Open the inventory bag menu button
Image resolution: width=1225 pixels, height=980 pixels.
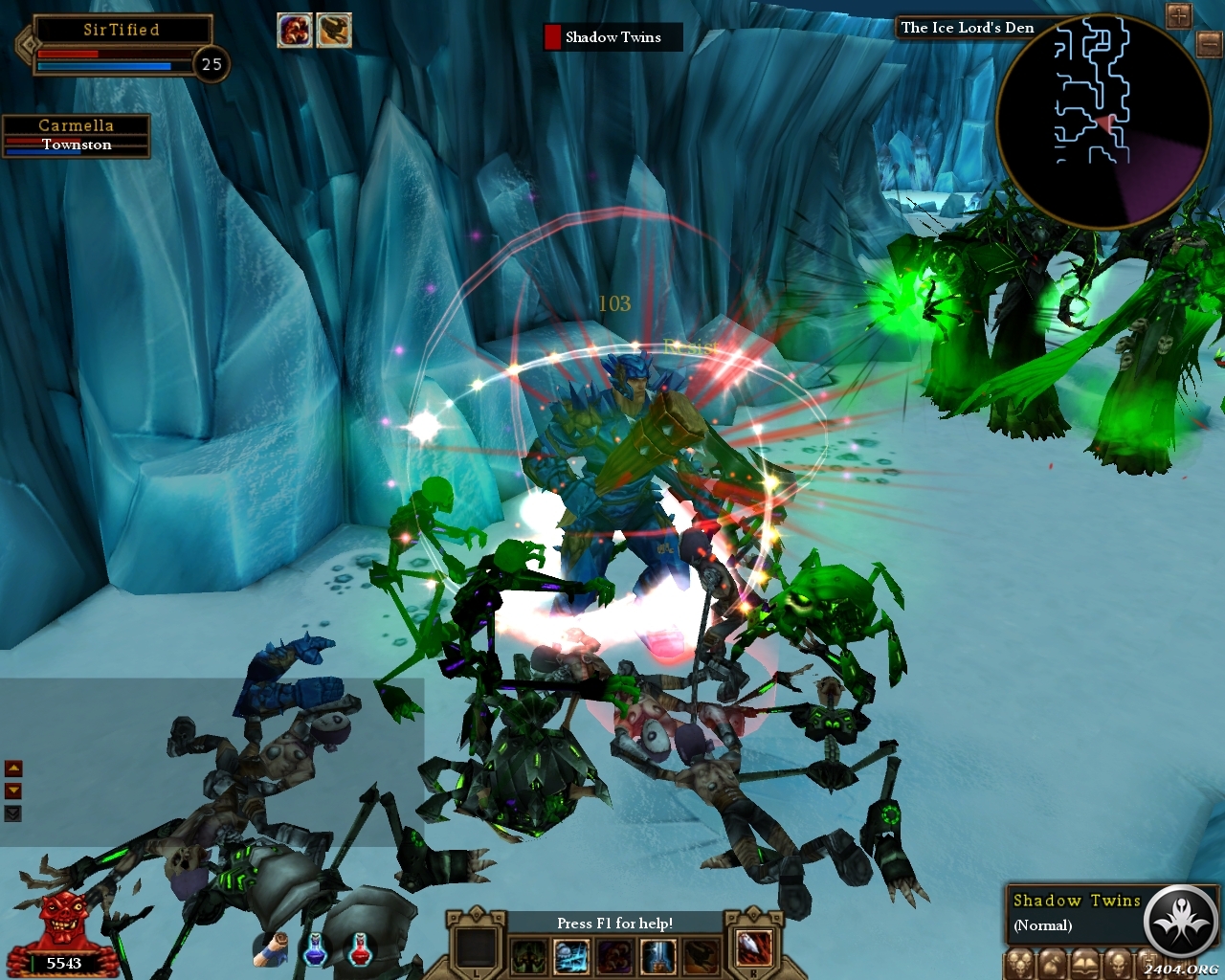pos(1051,964)
